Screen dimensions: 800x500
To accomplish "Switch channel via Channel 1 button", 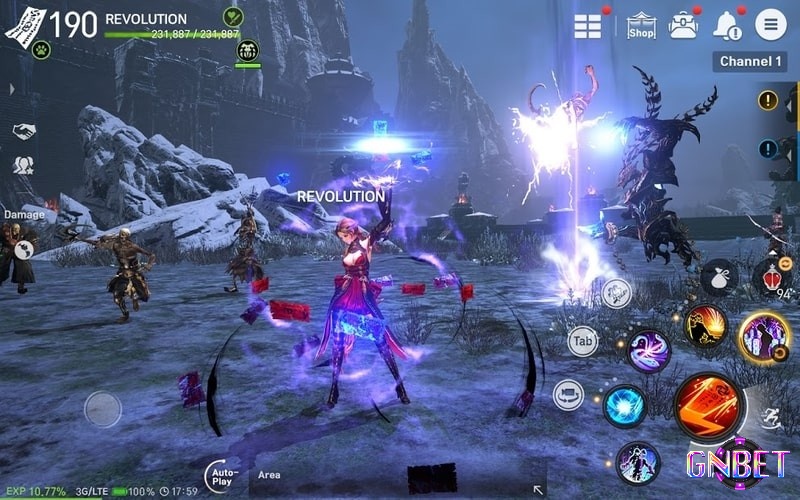I will pos(750,62).
